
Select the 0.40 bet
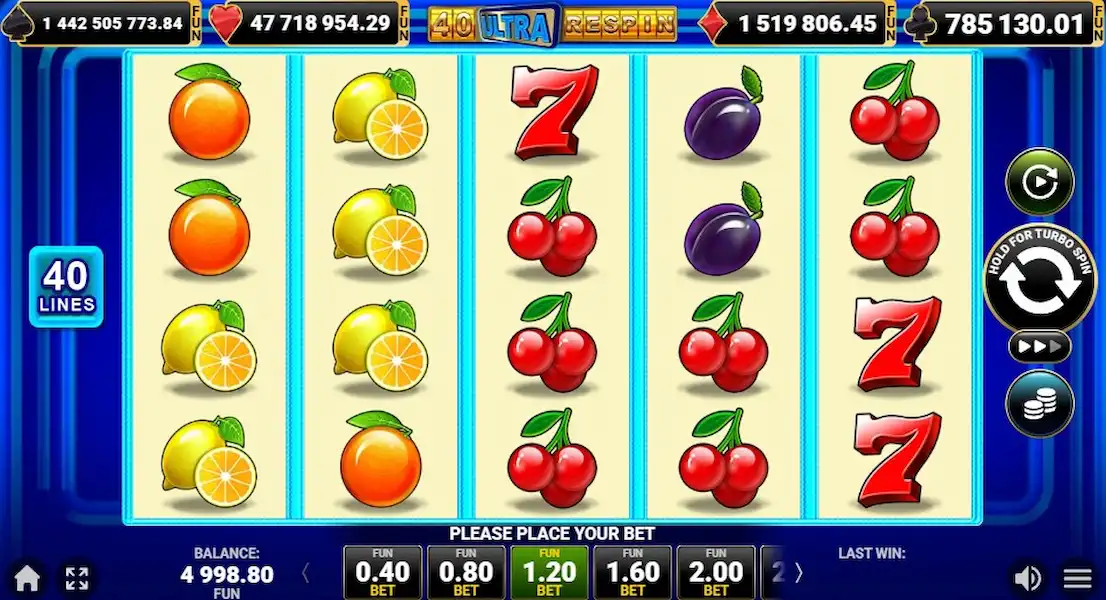point(382,573)
